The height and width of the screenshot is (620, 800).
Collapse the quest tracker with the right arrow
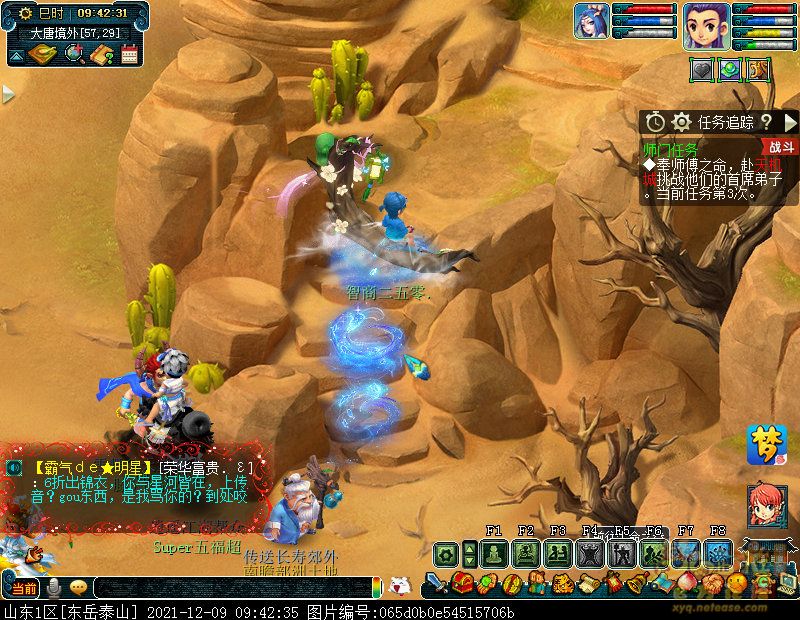point(790,122)
